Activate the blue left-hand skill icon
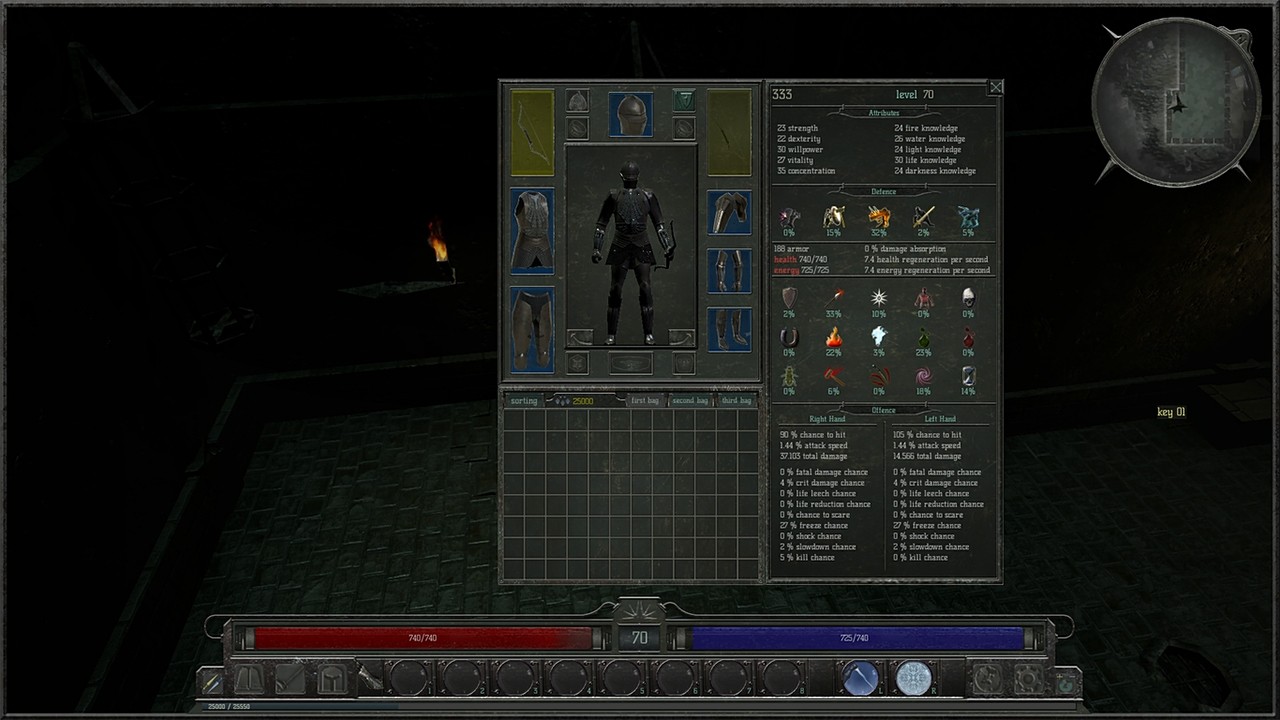 click(x=859, y=678)
